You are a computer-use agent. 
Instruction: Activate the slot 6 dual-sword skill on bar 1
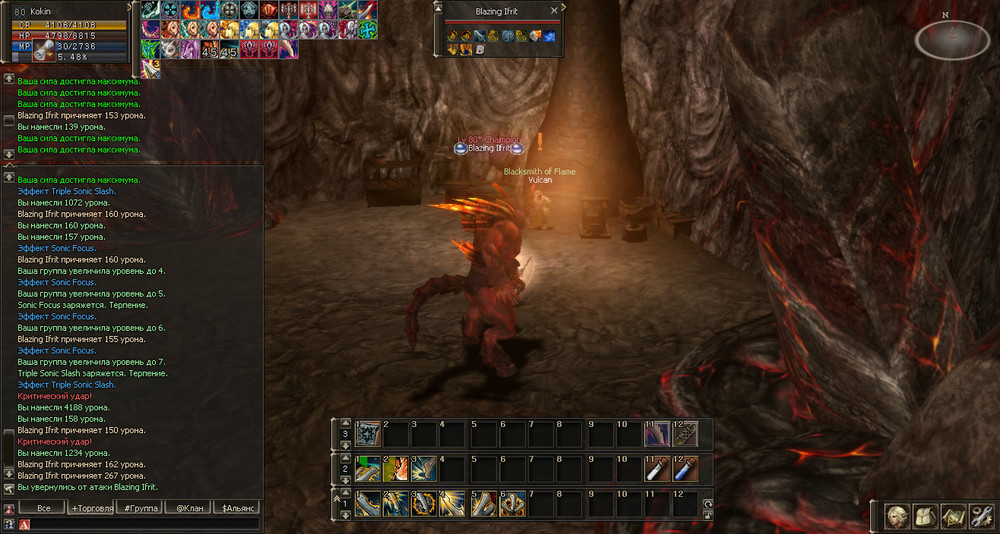point(513,502)
